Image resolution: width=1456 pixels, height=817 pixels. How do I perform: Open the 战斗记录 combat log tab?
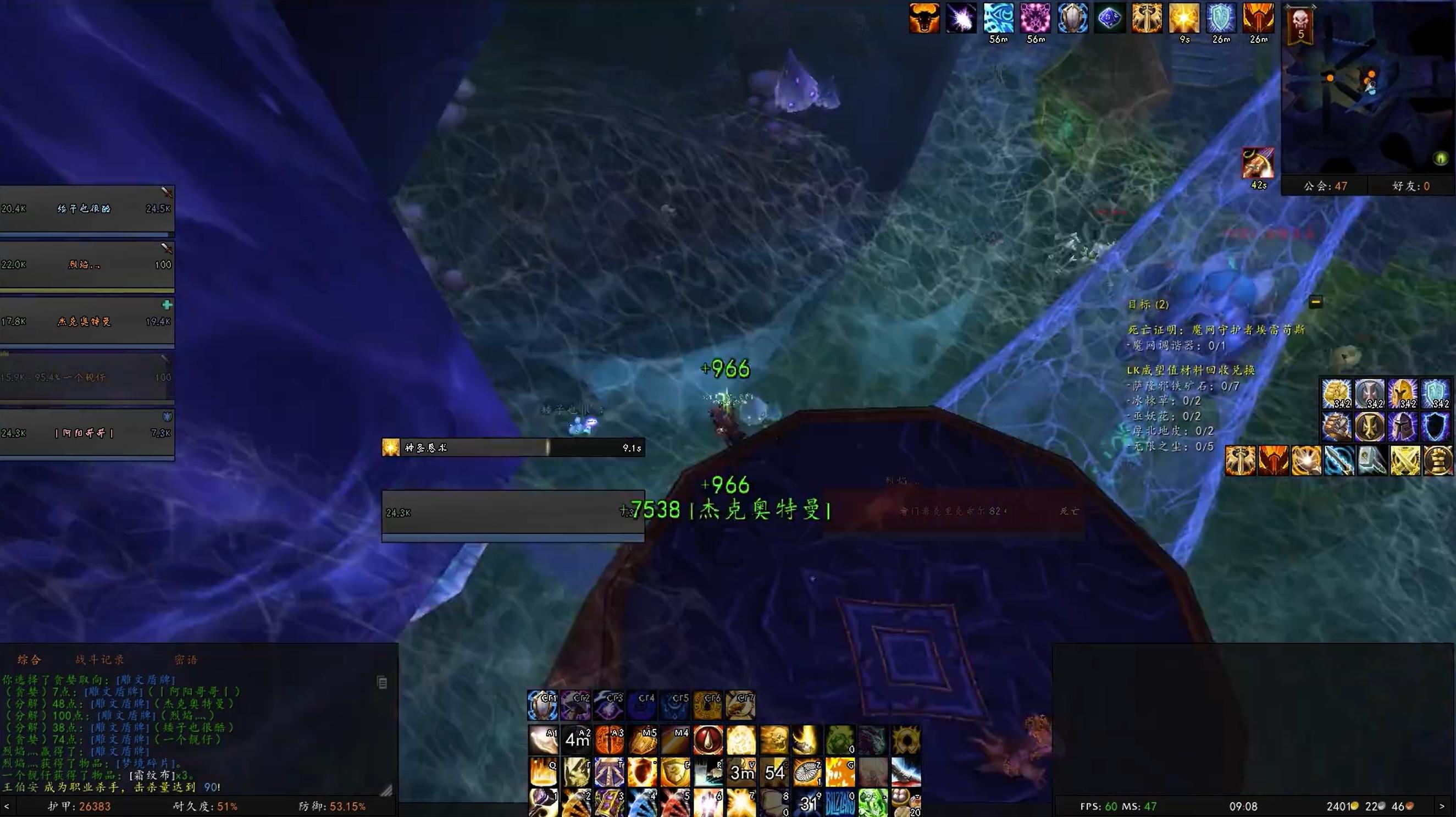click(99, 660)
